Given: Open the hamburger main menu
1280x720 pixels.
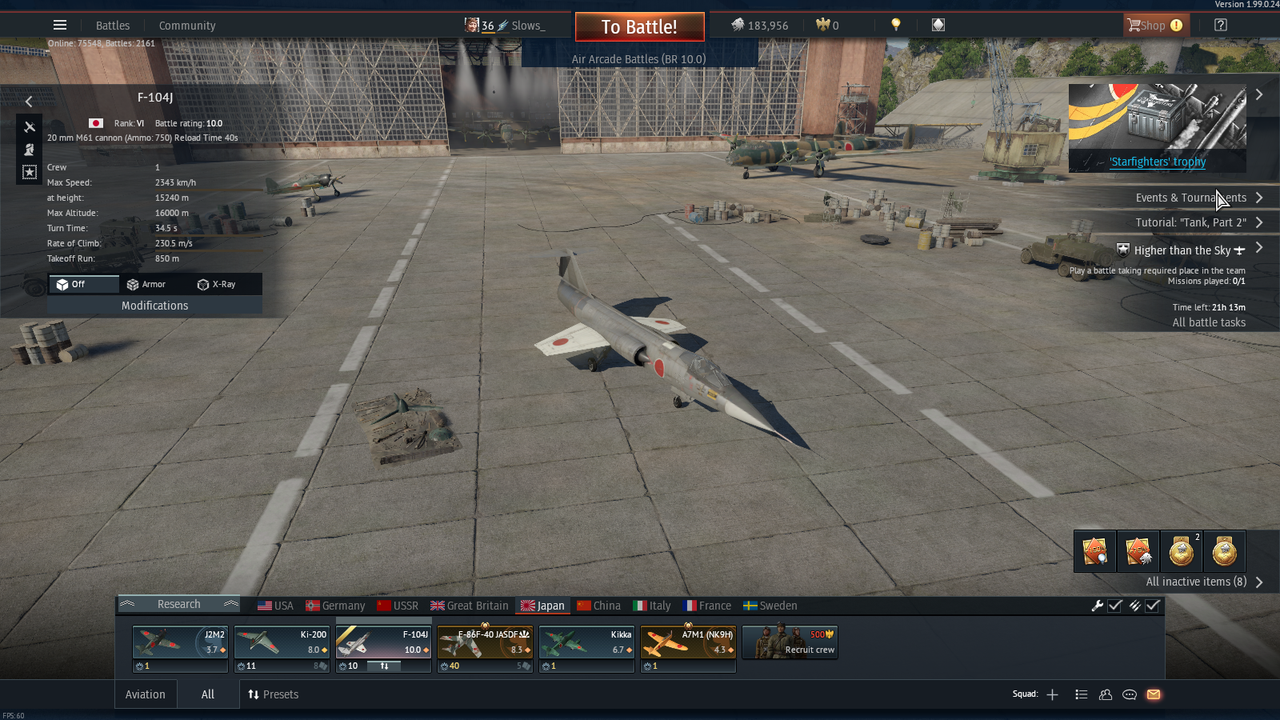Looking at the screenshot, I should click(60, 25).
